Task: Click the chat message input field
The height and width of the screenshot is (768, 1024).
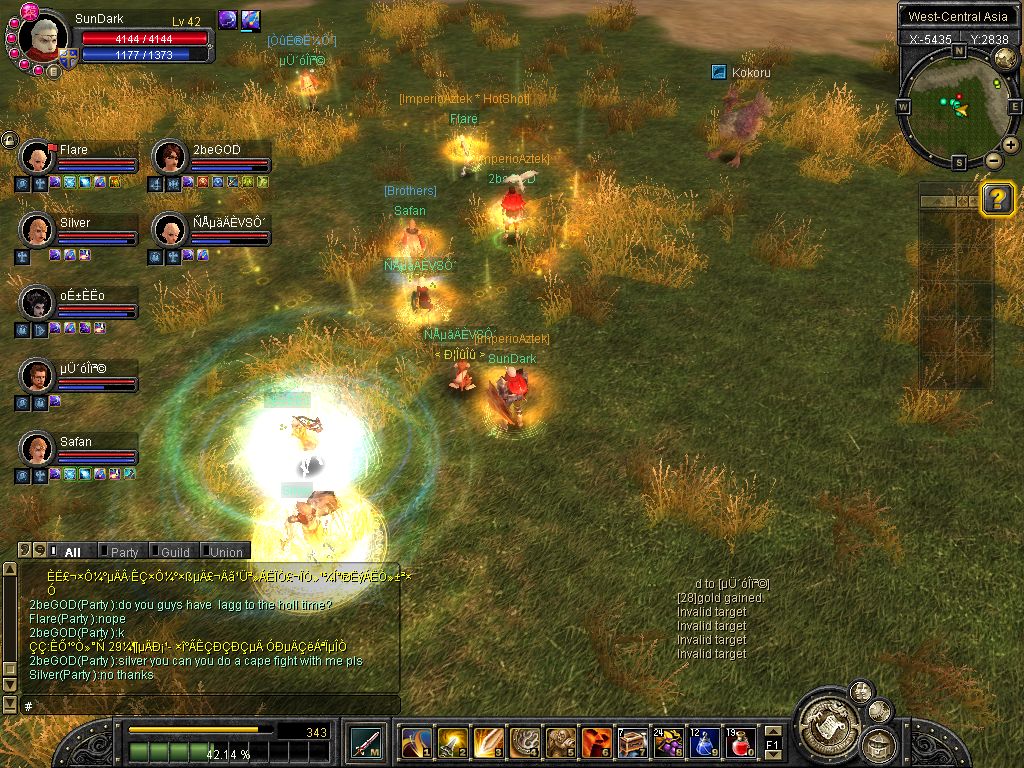Action: pyautogui.click(x=200, y=706)
